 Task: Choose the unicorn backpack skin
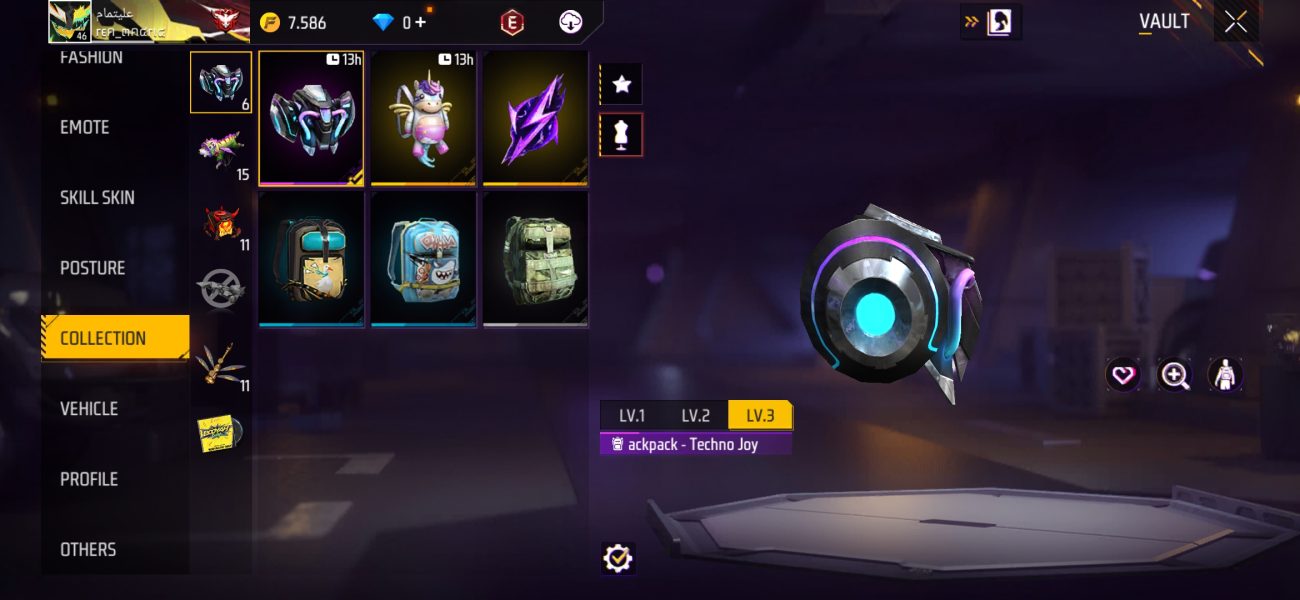pyautogui.click(x=423, y=118)
